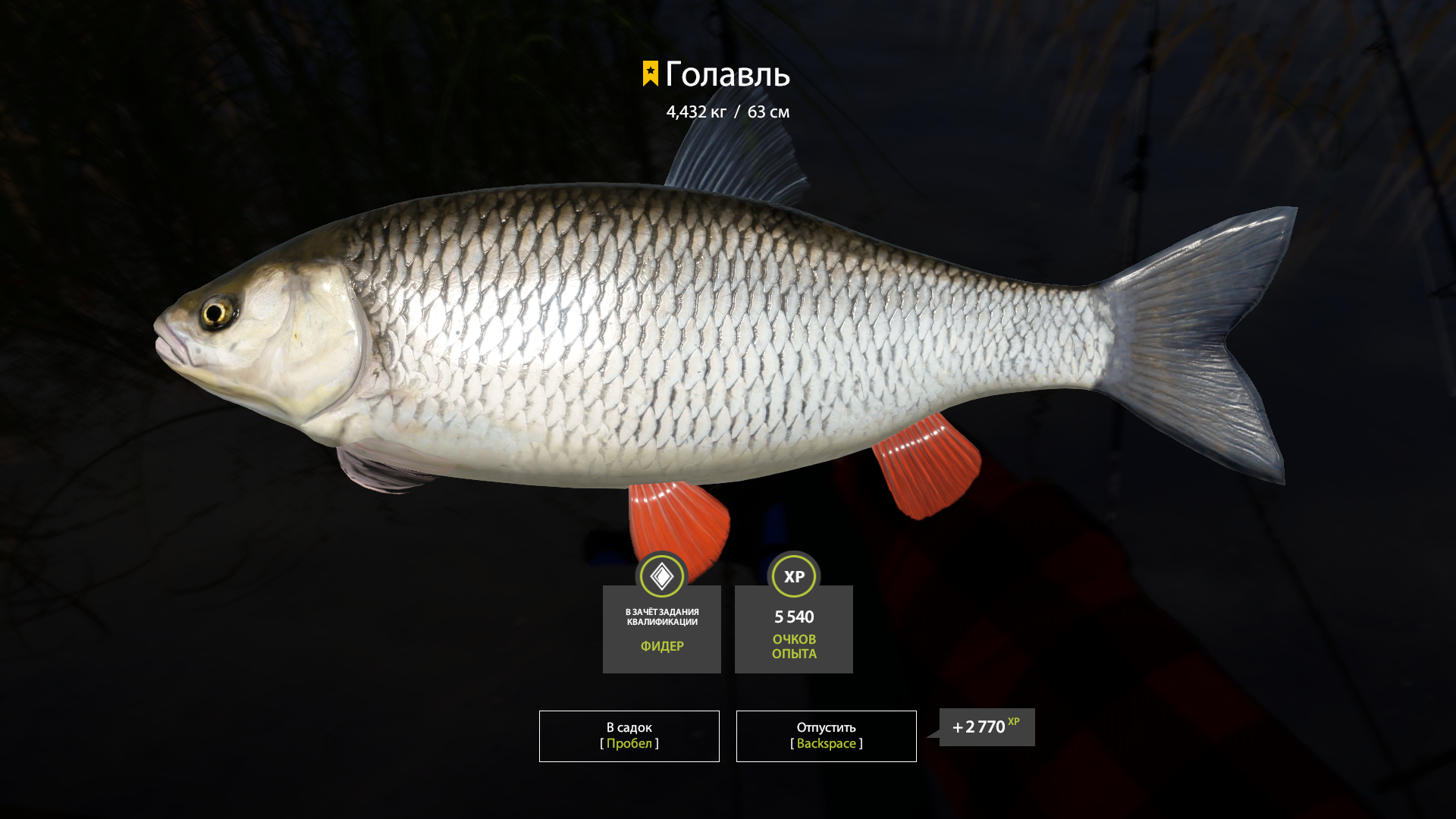Screen dimensions: 1456x819
Task: Click the fish name Голавль
Action: click(x=728, y=76)
